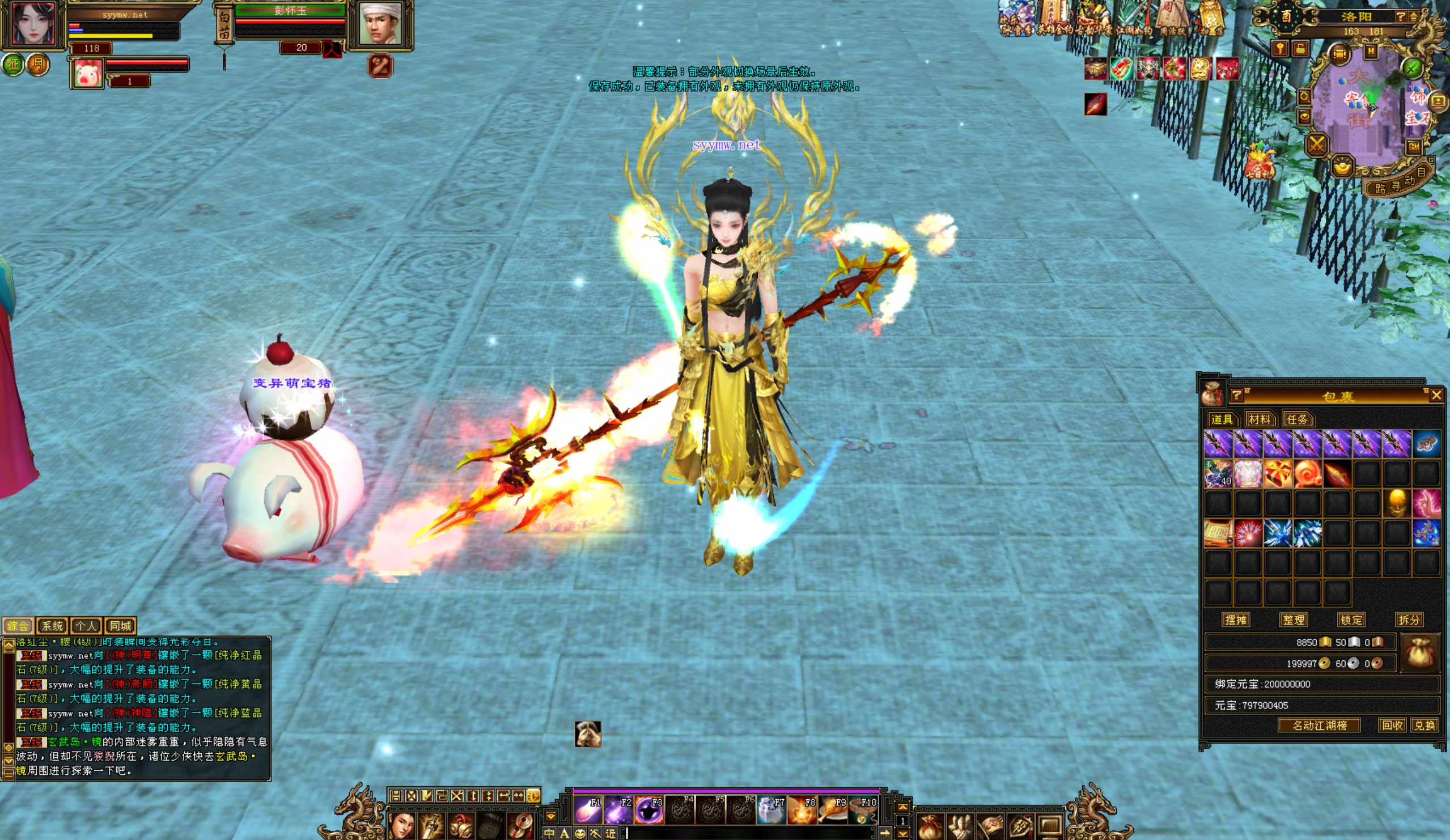Open the 名动江湖榜 ranking
The height and width of the screenshot is (840, 1450).
point(1319,726)
